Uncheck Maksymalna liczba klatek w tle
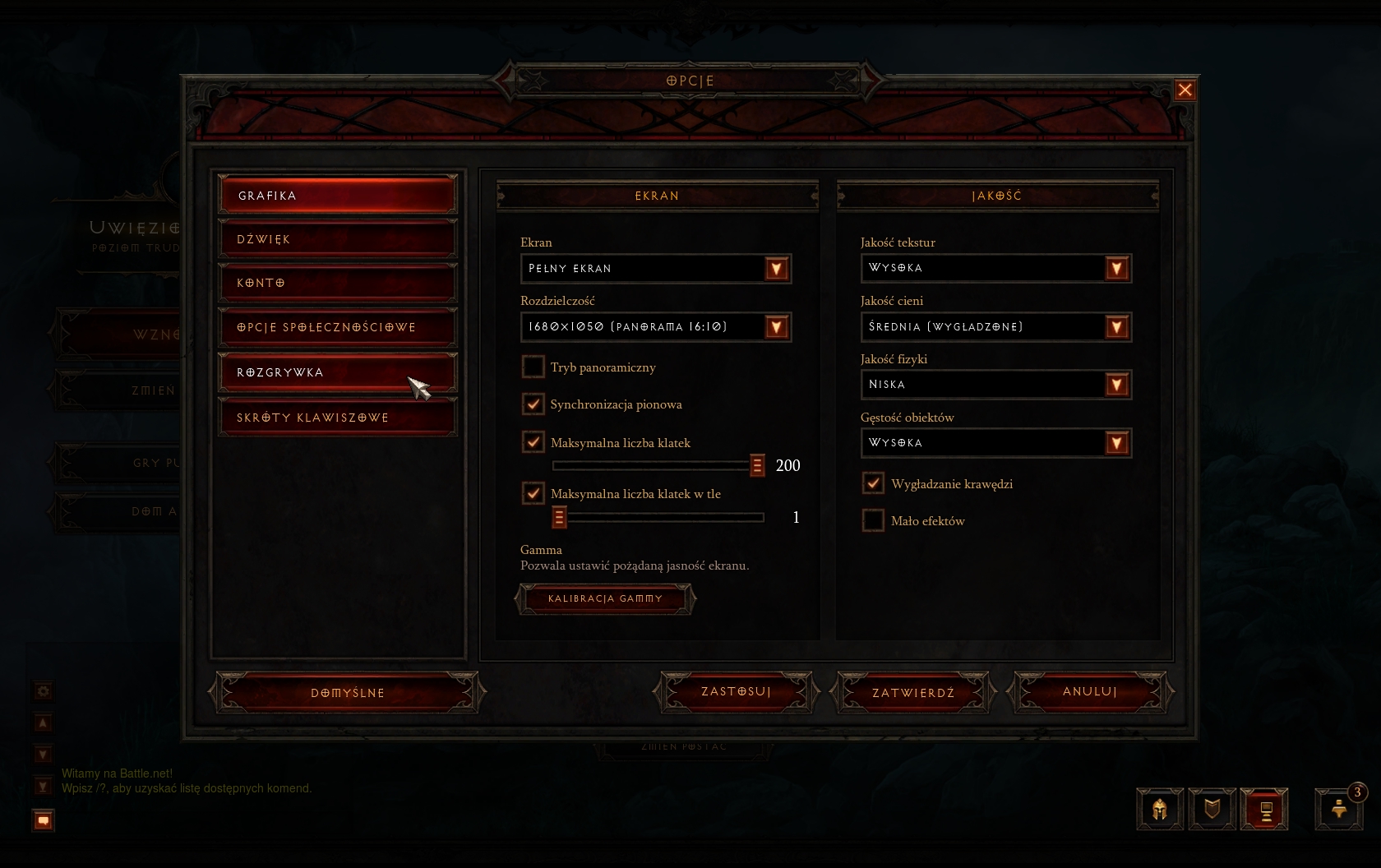1381x868 pixels. coord(533,493)
